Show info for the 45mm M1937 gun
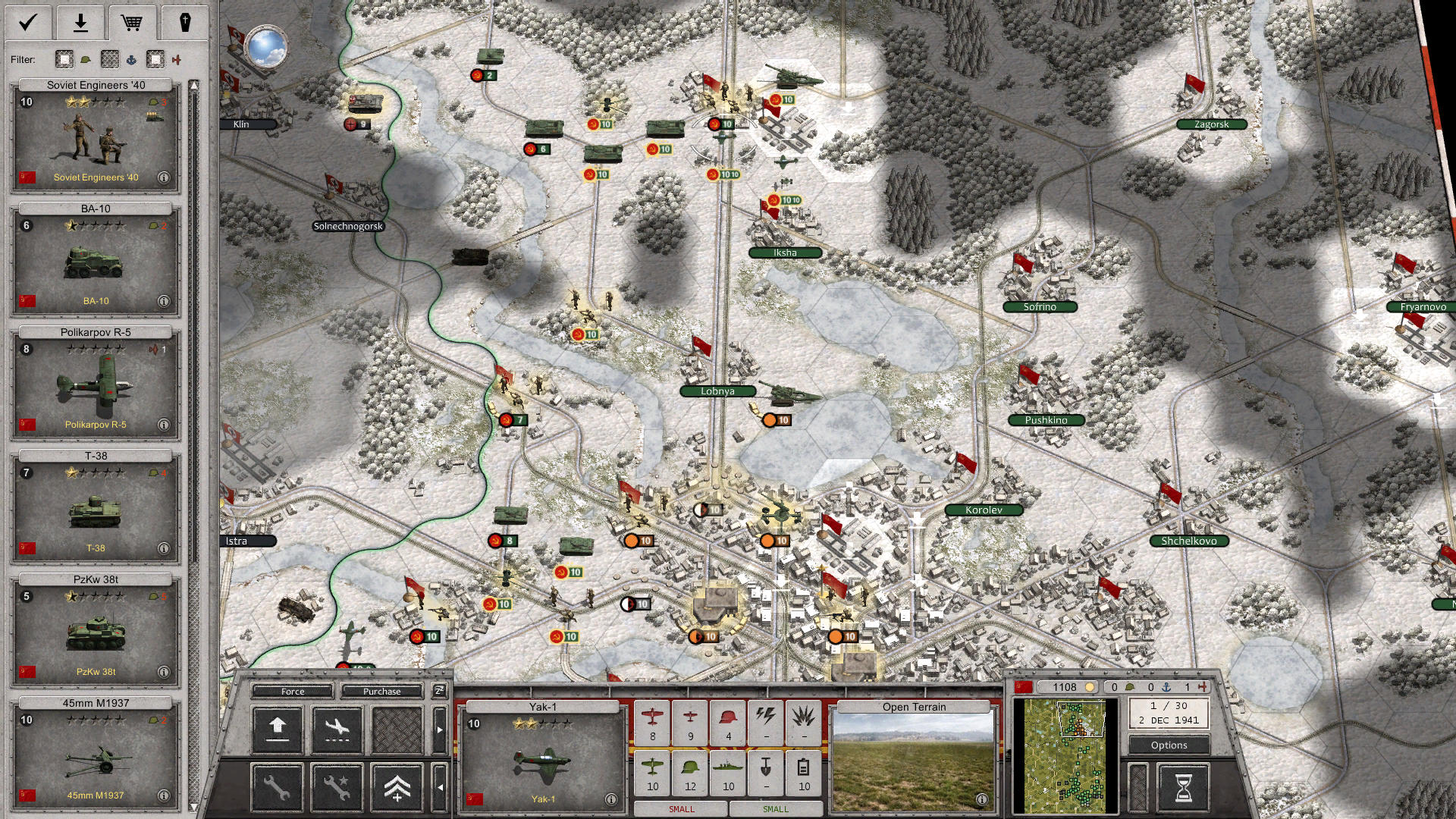The width and height of the screenshot is (1456, 819). [x=164, y=795]
